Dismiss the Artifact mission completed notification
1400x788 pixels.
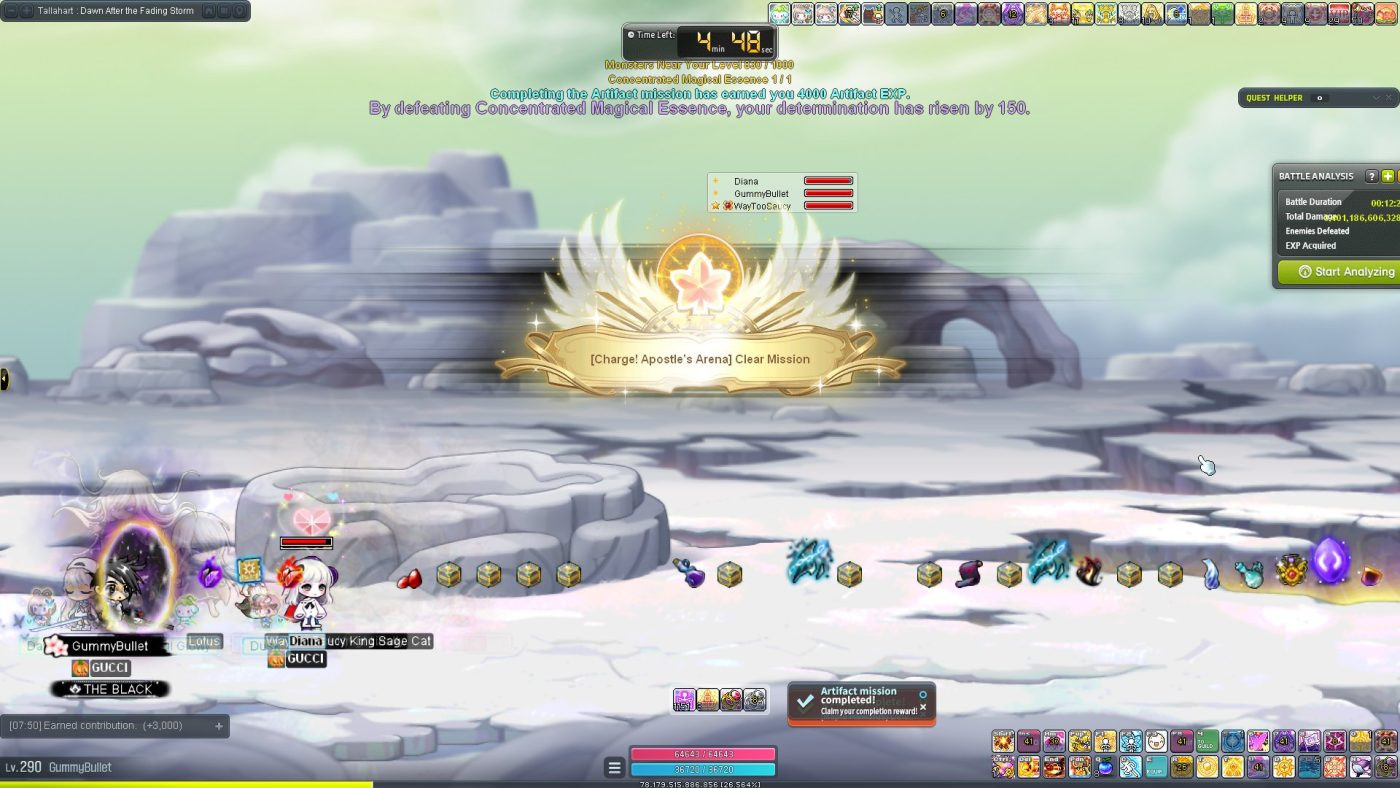[923, 707]
